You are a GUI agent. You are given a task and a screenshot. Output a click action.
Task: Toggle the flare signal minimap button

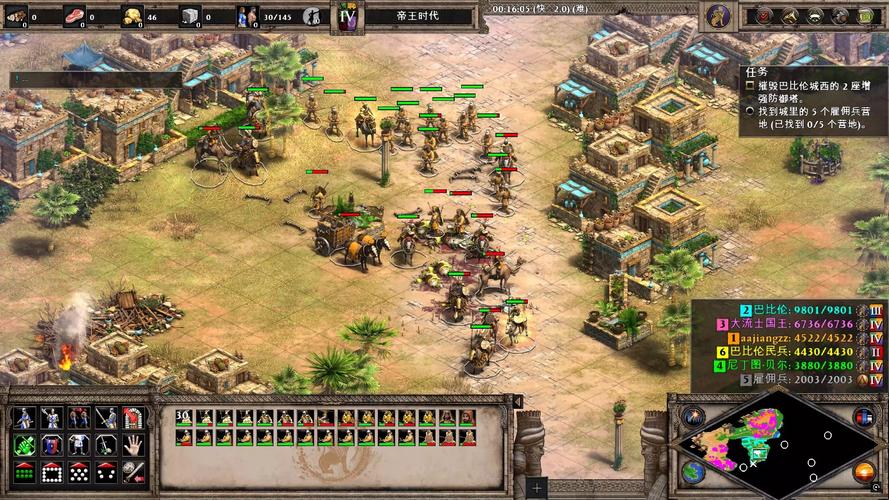click(693, 416)
